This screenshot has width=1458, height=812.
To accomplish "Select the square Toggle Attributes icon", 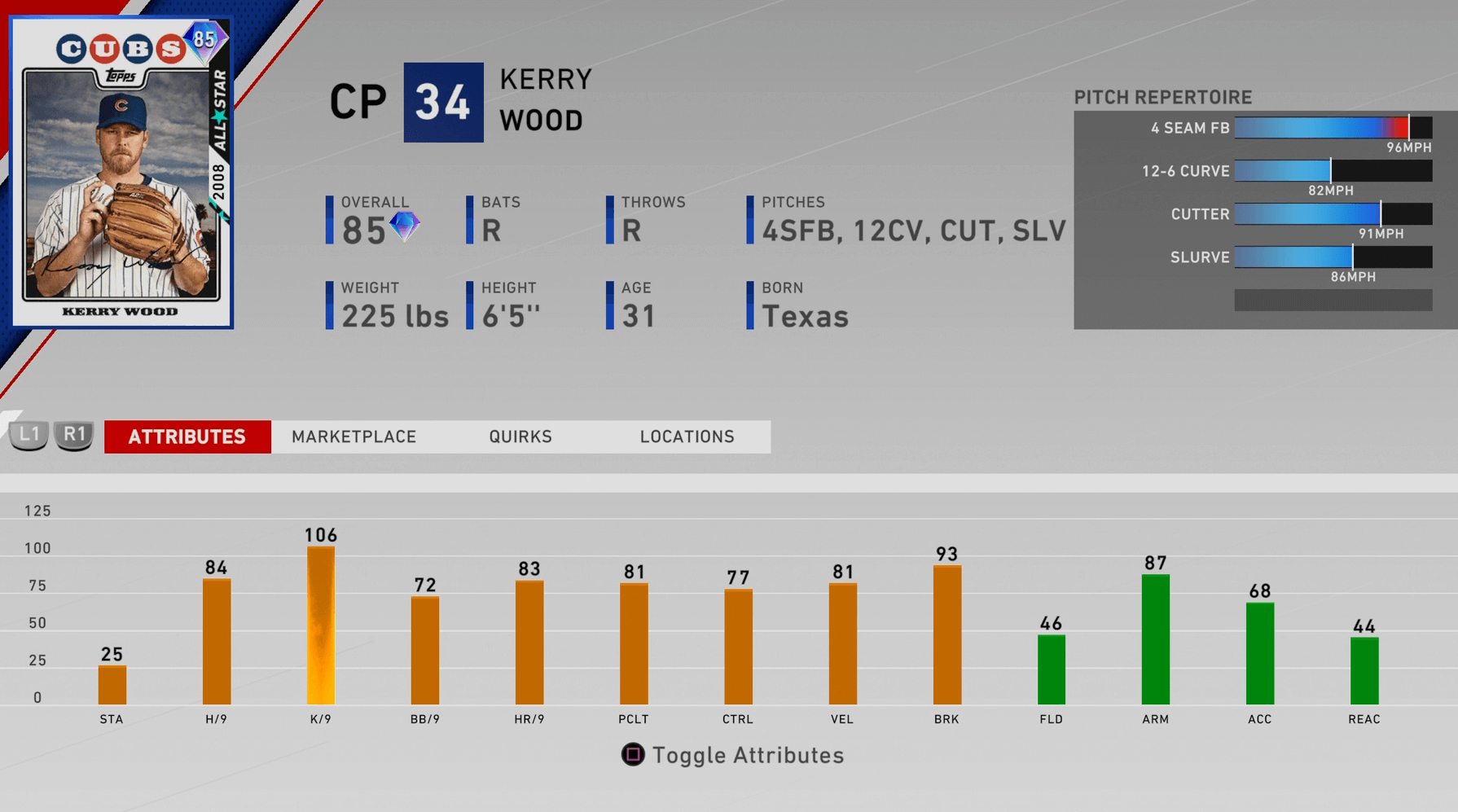I will tap(631, 754).
